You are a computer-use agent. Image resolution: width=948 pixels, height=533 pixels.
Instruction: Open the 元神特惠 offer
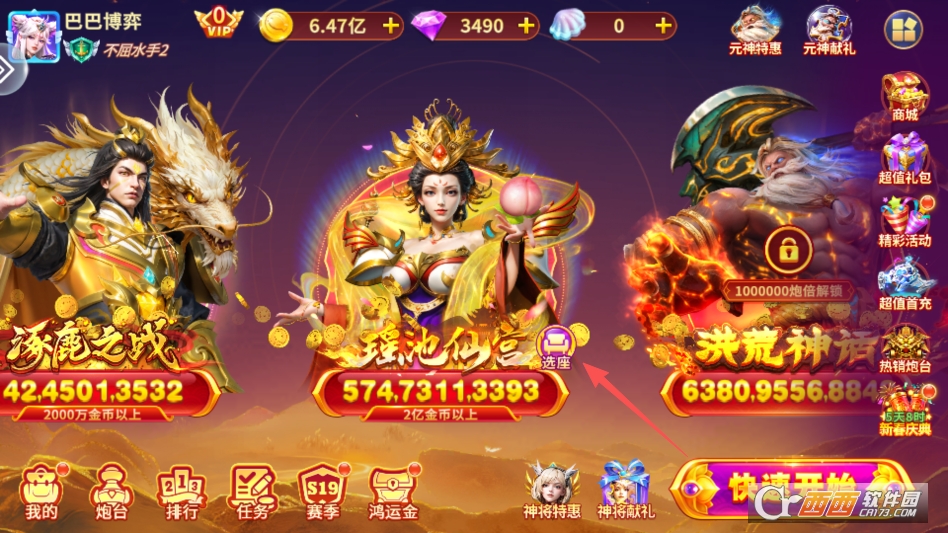coord(756,29)
